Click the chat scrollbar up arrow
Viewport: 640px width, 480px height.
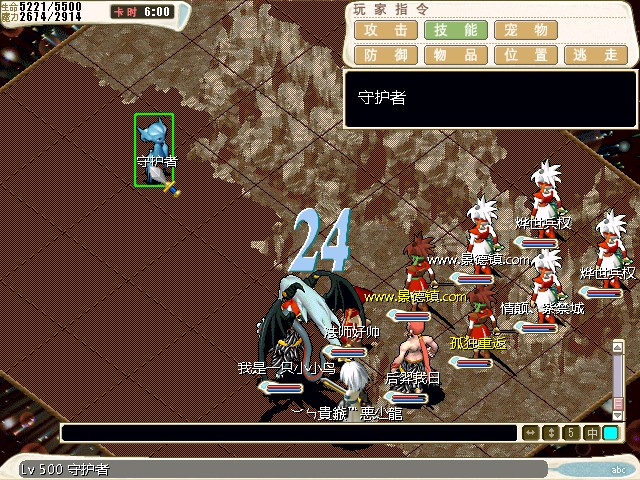[618, 347]
